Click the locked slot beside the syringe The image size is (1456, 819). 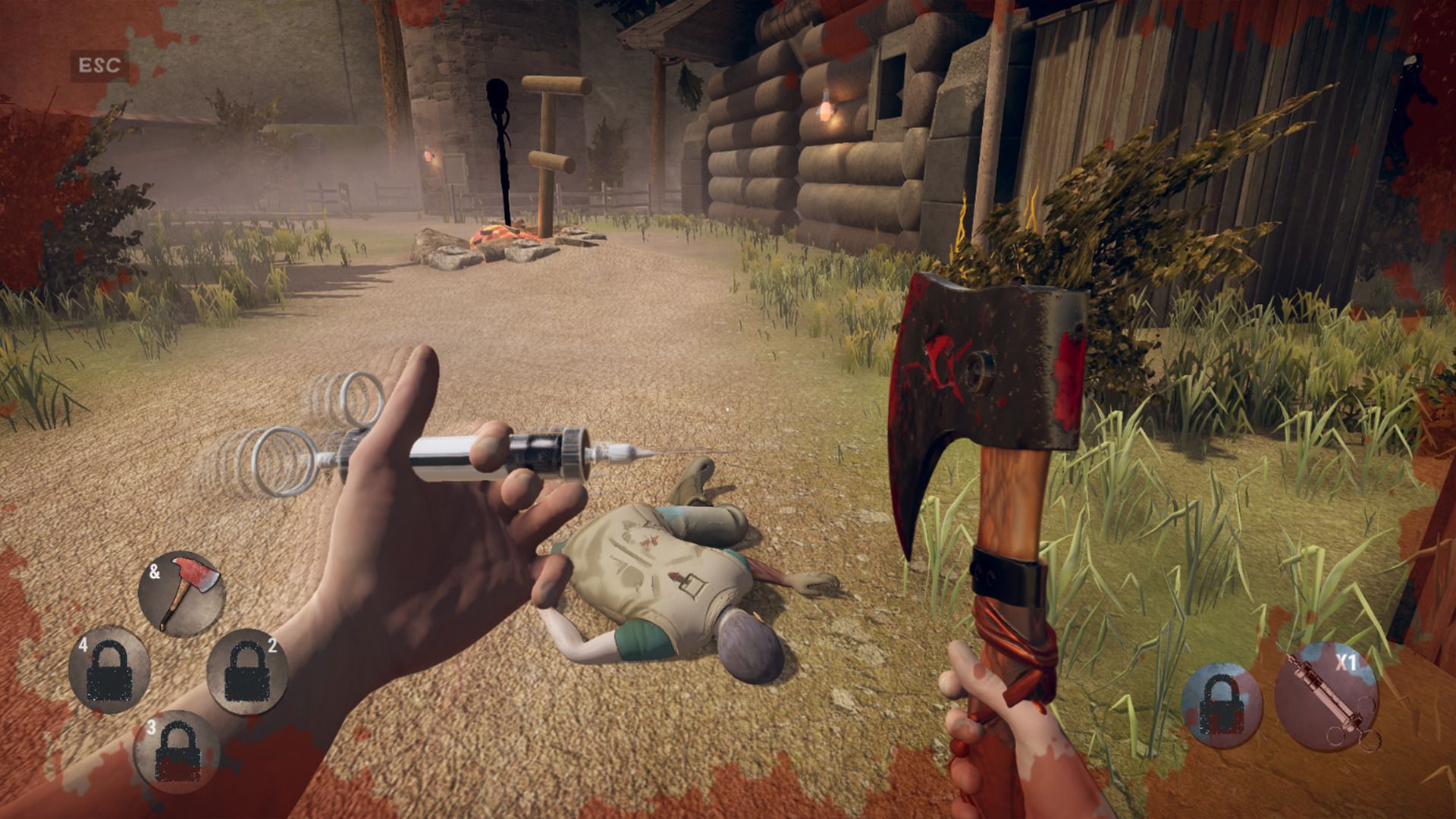click(x=1222, y=705)
